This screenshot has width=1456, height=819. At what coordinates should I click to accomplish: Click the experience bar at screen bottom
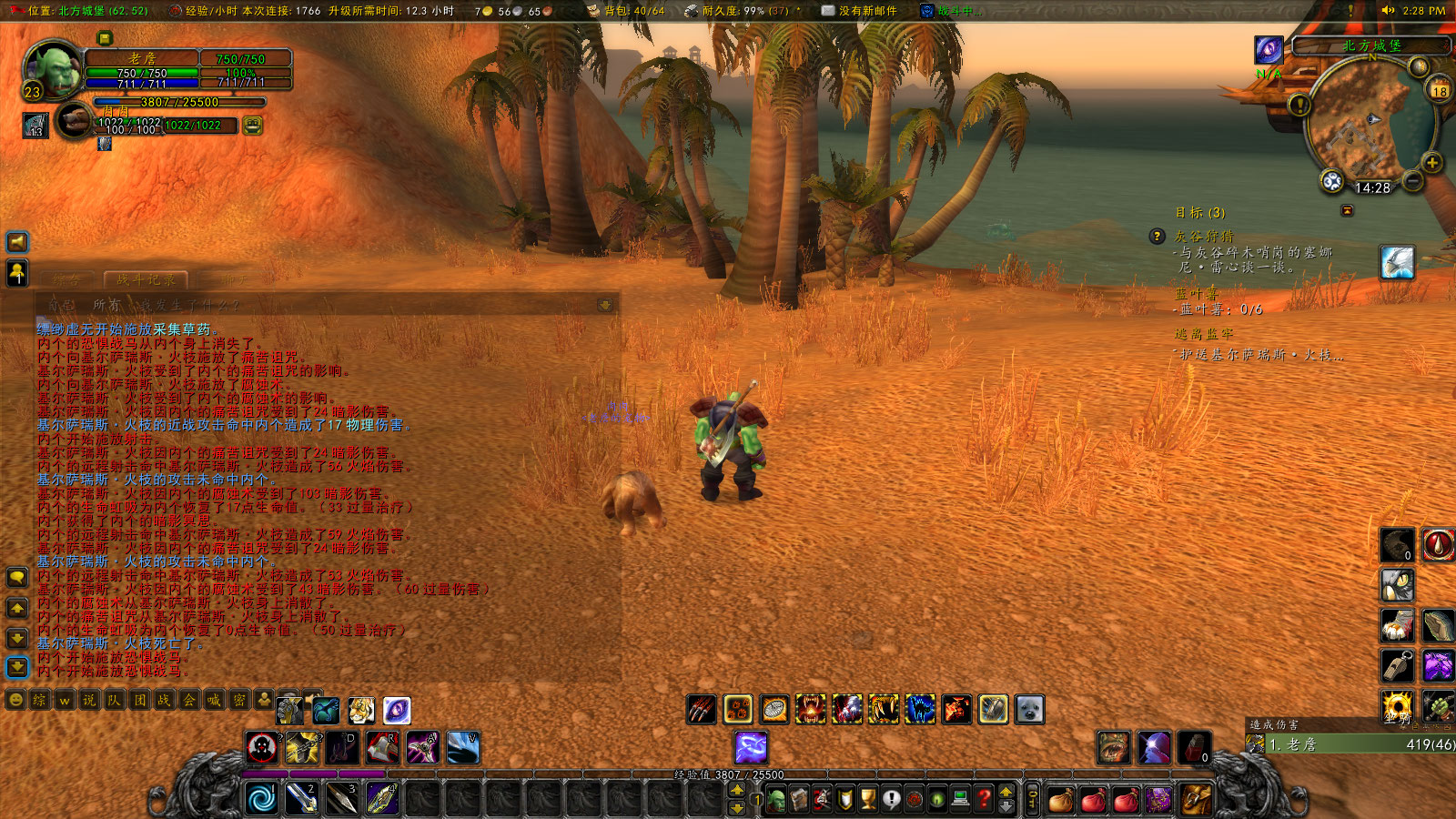point(728,775)
